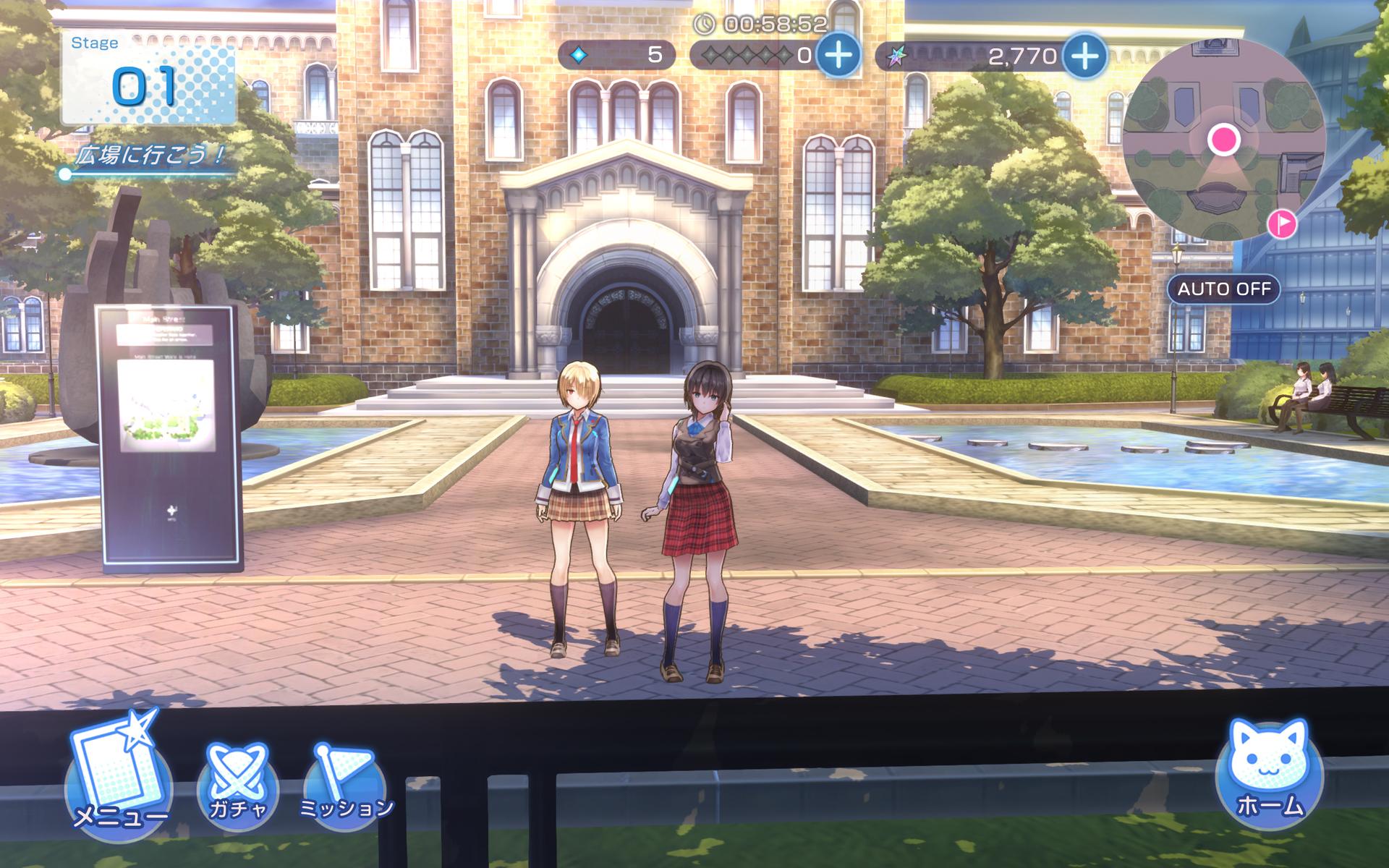The height and width of the screenshot is (868, 1389).
Task: Select the pink flag marker by minimap
Action: (x=1282, y=224)
